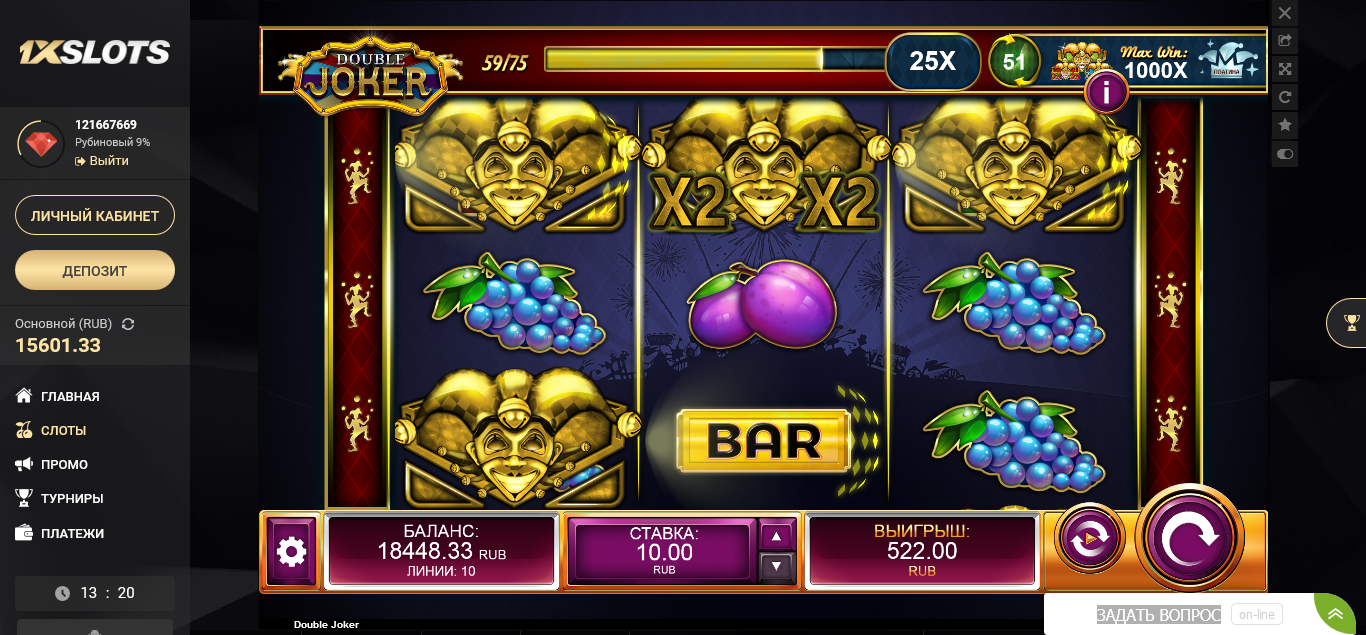Open the Задать вопрос chat
Screen dimensions: 1366x635
1158,615
